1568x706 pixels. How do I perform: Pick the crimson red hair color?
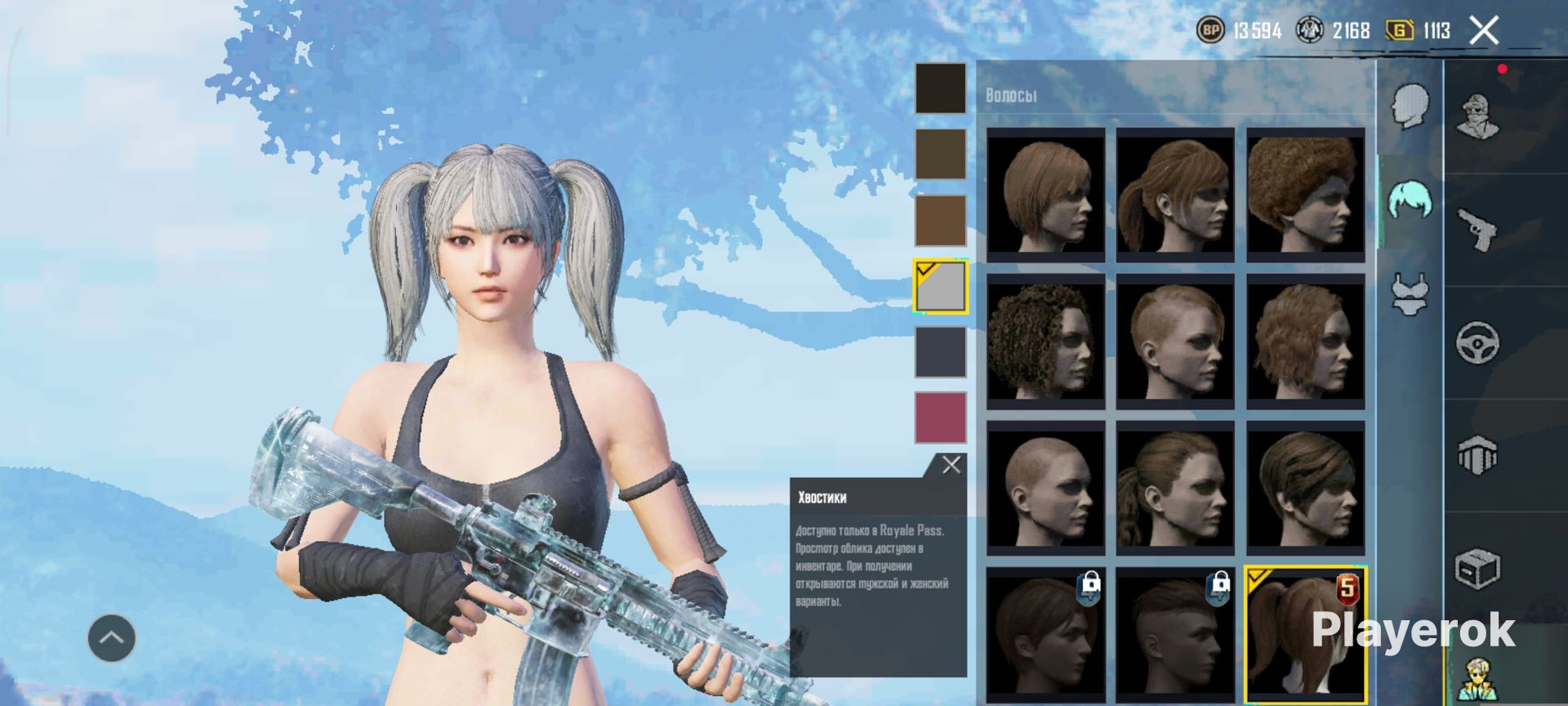940,418
